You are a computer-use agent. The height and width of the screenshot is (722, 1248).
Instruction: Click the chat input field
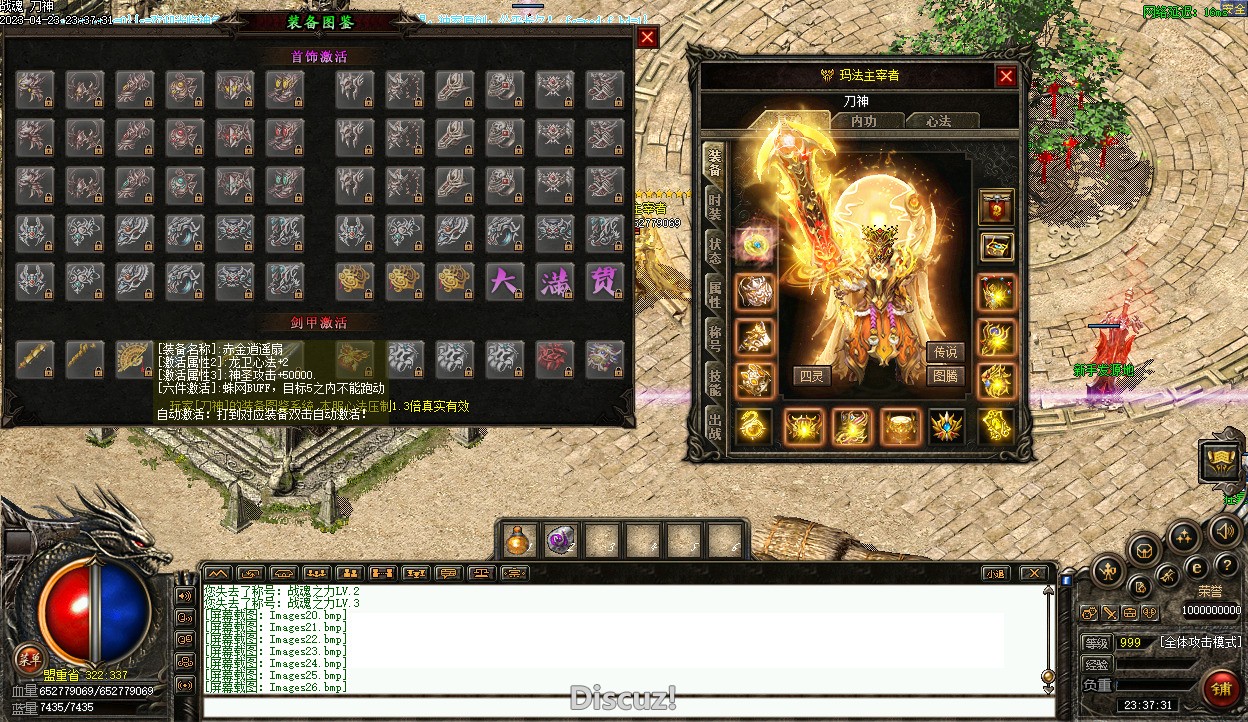pos(620,707)
